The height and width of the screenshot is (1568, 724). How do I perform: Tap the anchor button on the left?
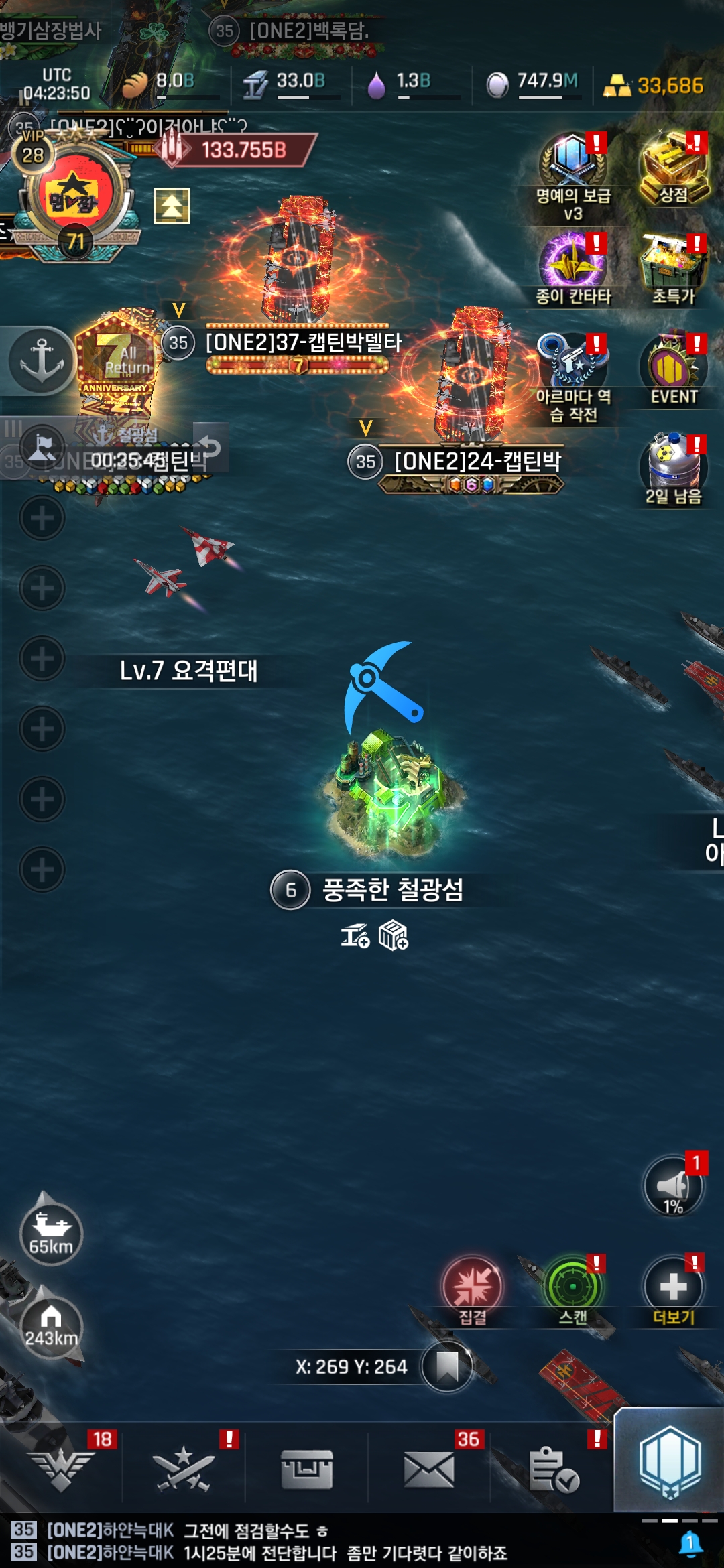pyautogui.click(x=42, y=361)
